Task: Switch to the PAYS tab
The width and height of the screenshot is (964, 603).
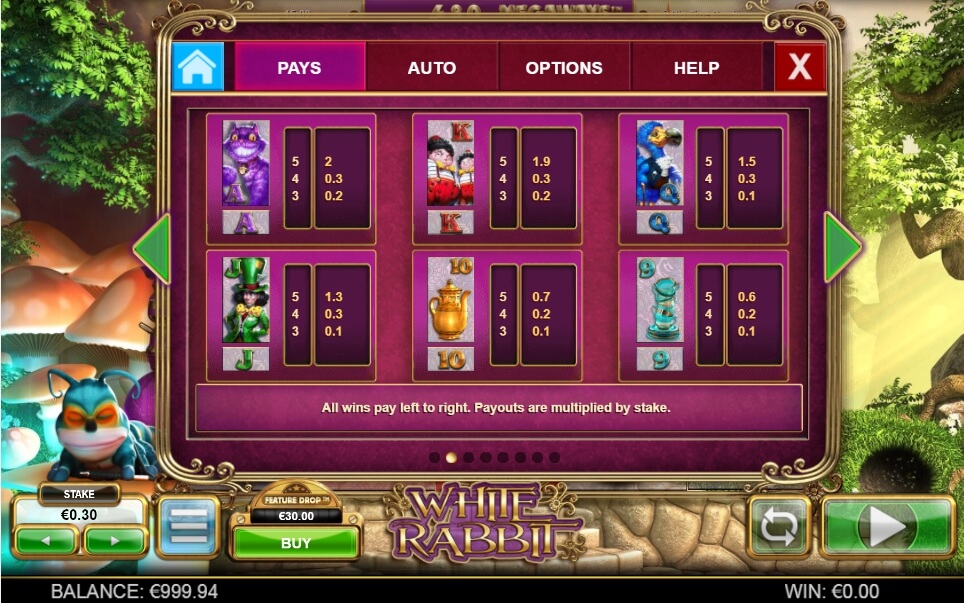Action: point(299,68)
